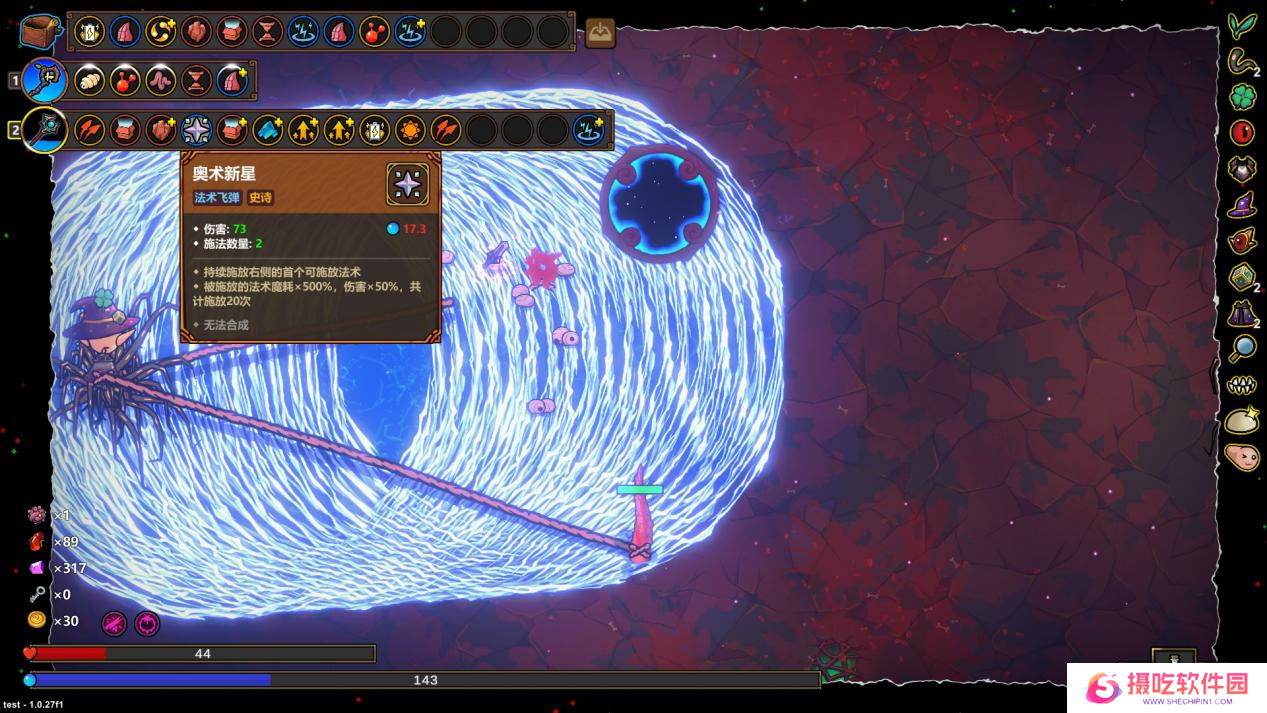Select the orange sun spell slot
This screenshot has width=1267, height=713.
410,130
